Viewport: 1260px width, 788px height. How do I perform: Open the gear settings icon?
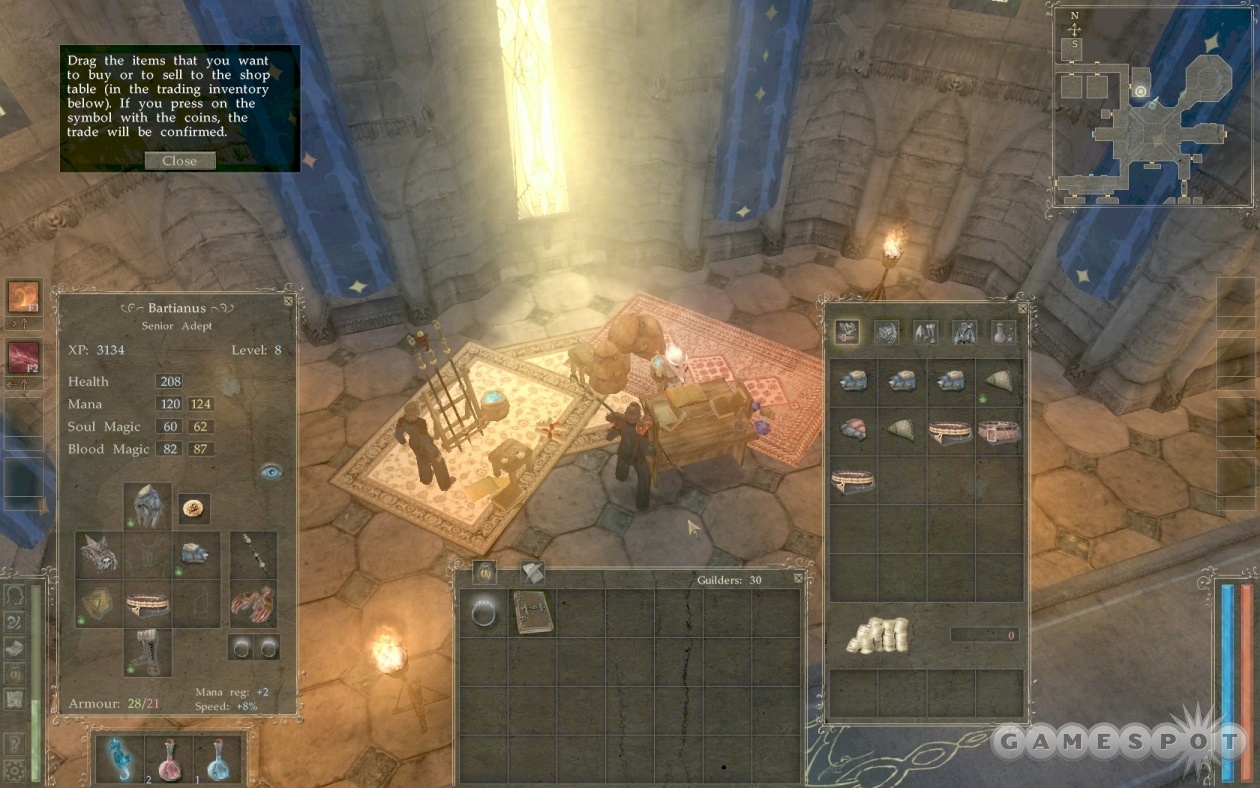click(13, 770)
